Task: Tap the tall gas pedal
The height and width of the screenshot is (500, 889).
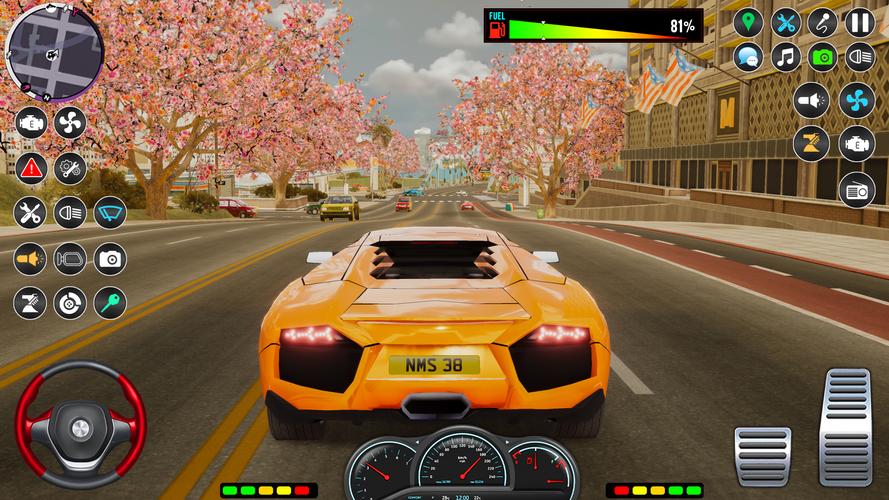Action: [845, 426]
